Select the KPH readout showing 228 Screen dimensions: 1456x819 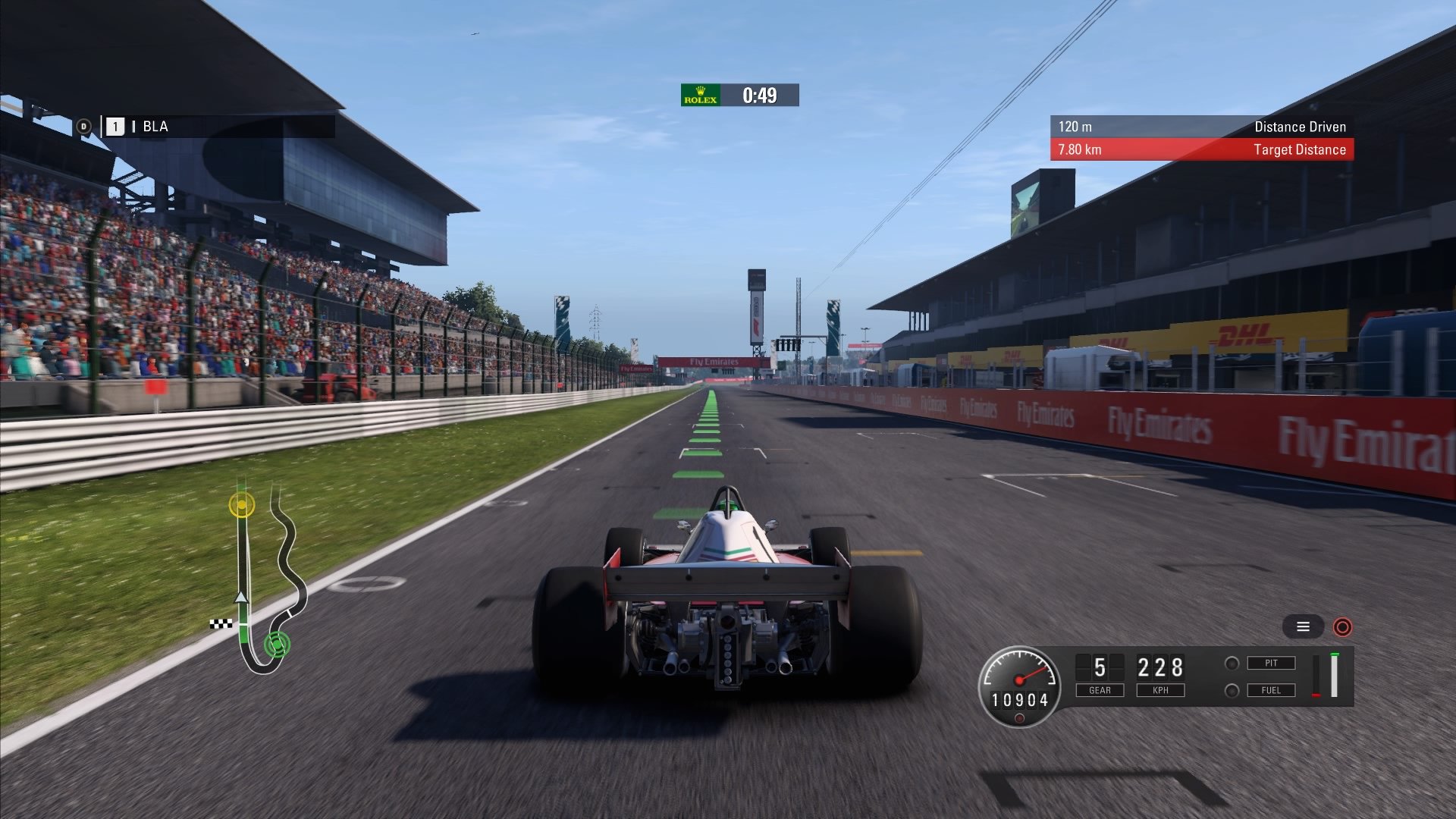[x=1159, y=668]
